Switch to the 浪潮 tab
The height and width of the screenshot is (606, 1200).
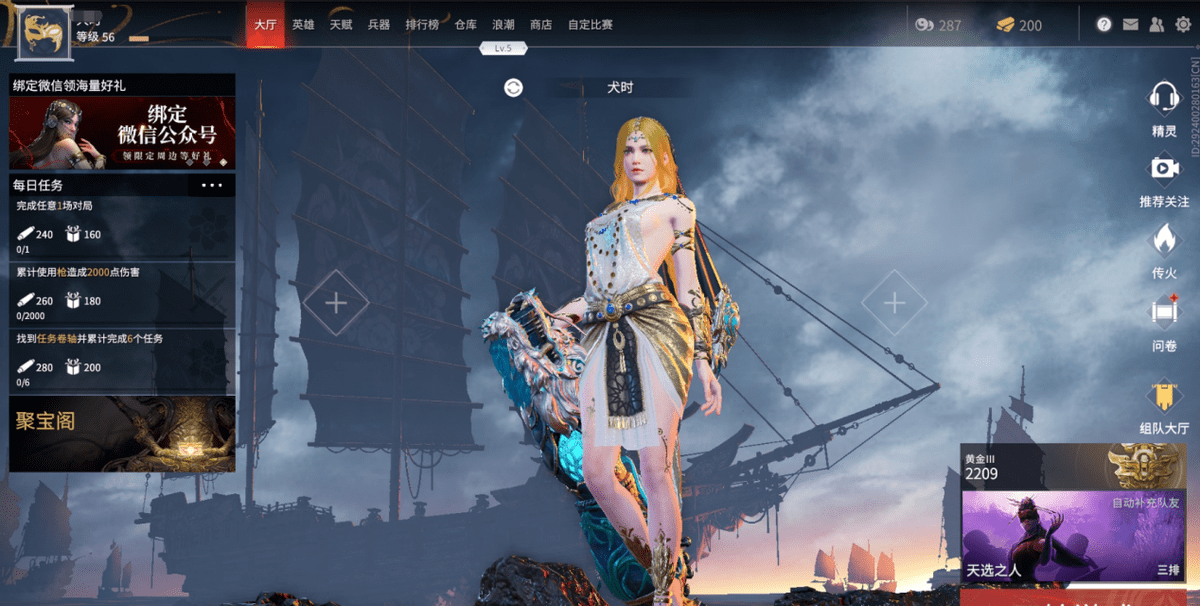pos(504,25)
